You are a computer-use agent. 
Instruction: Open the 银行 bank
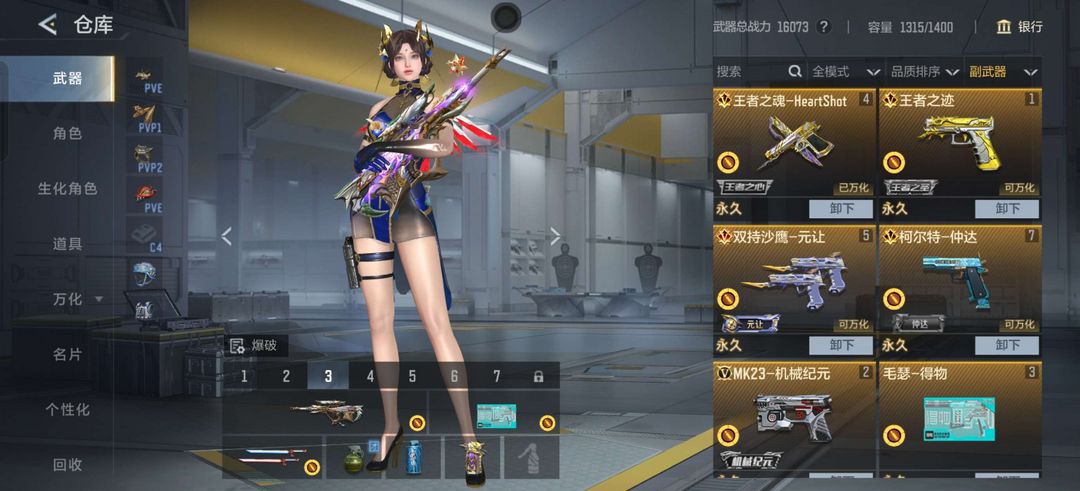coord(1019,27)
